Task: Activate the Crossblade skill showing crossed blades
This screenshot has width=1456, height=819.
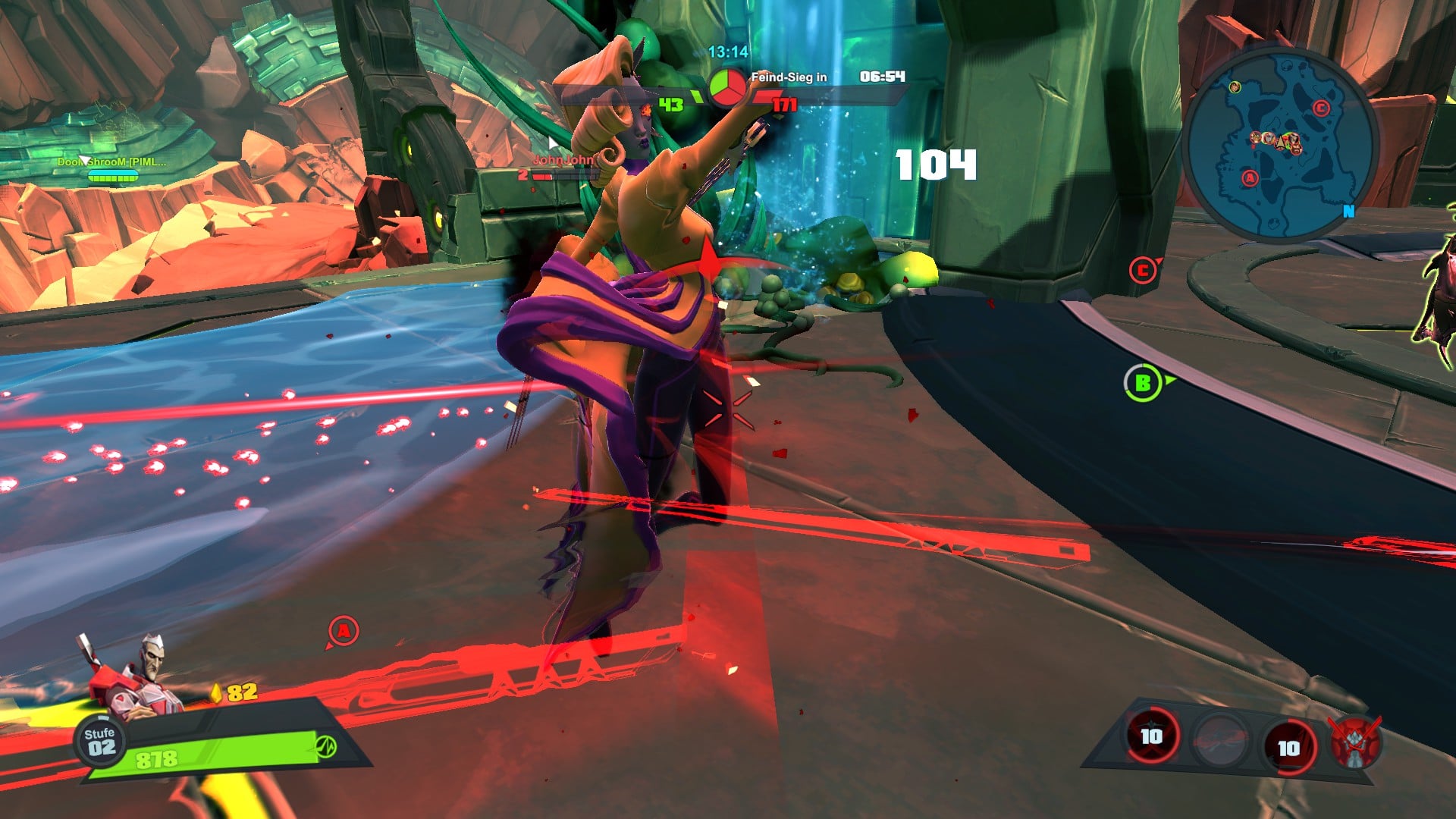Action: [x=1152, y=736]
